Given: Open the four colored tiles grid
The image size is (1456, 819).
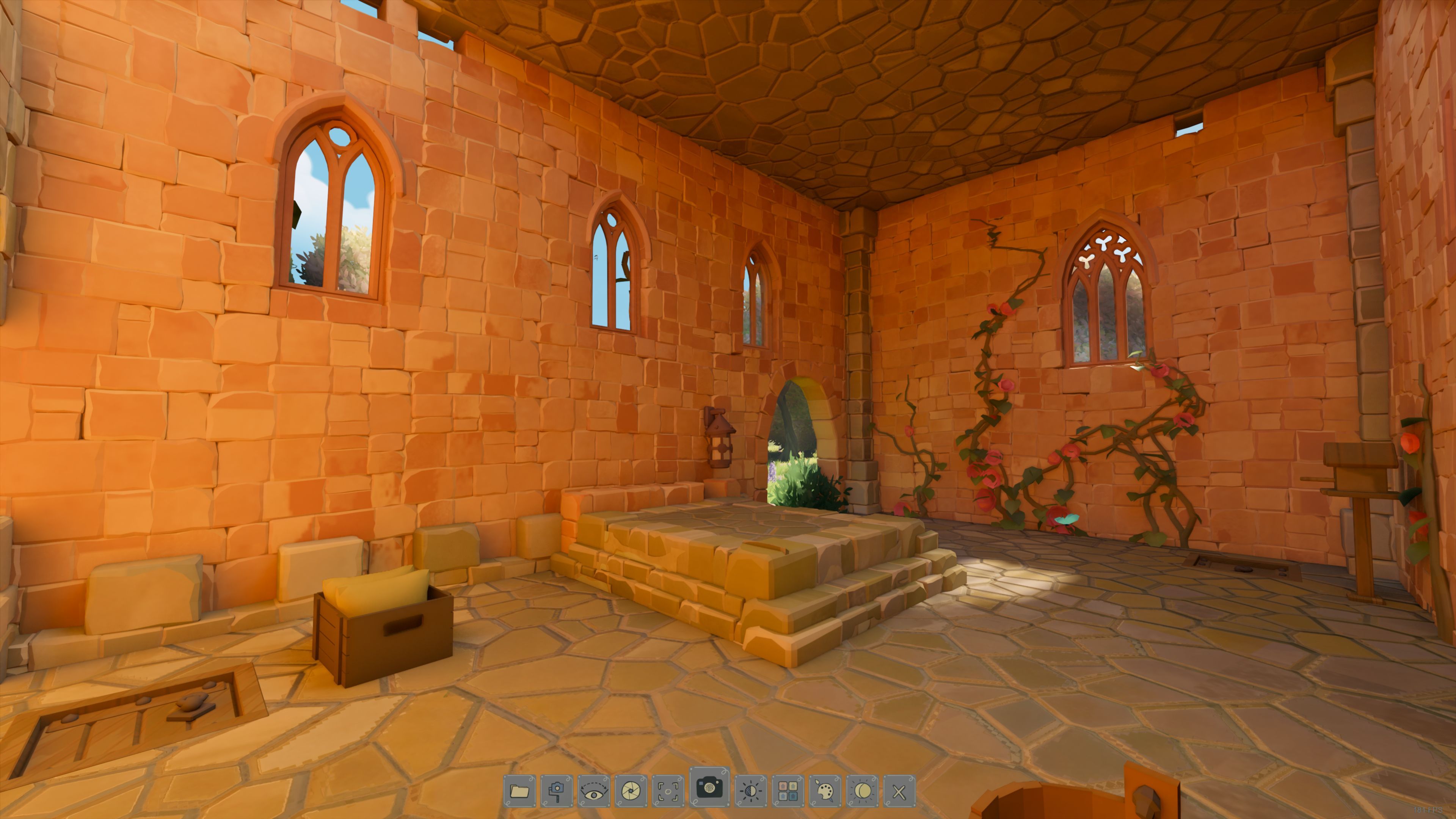Looking at the screenshot, I should coord(788,791).
